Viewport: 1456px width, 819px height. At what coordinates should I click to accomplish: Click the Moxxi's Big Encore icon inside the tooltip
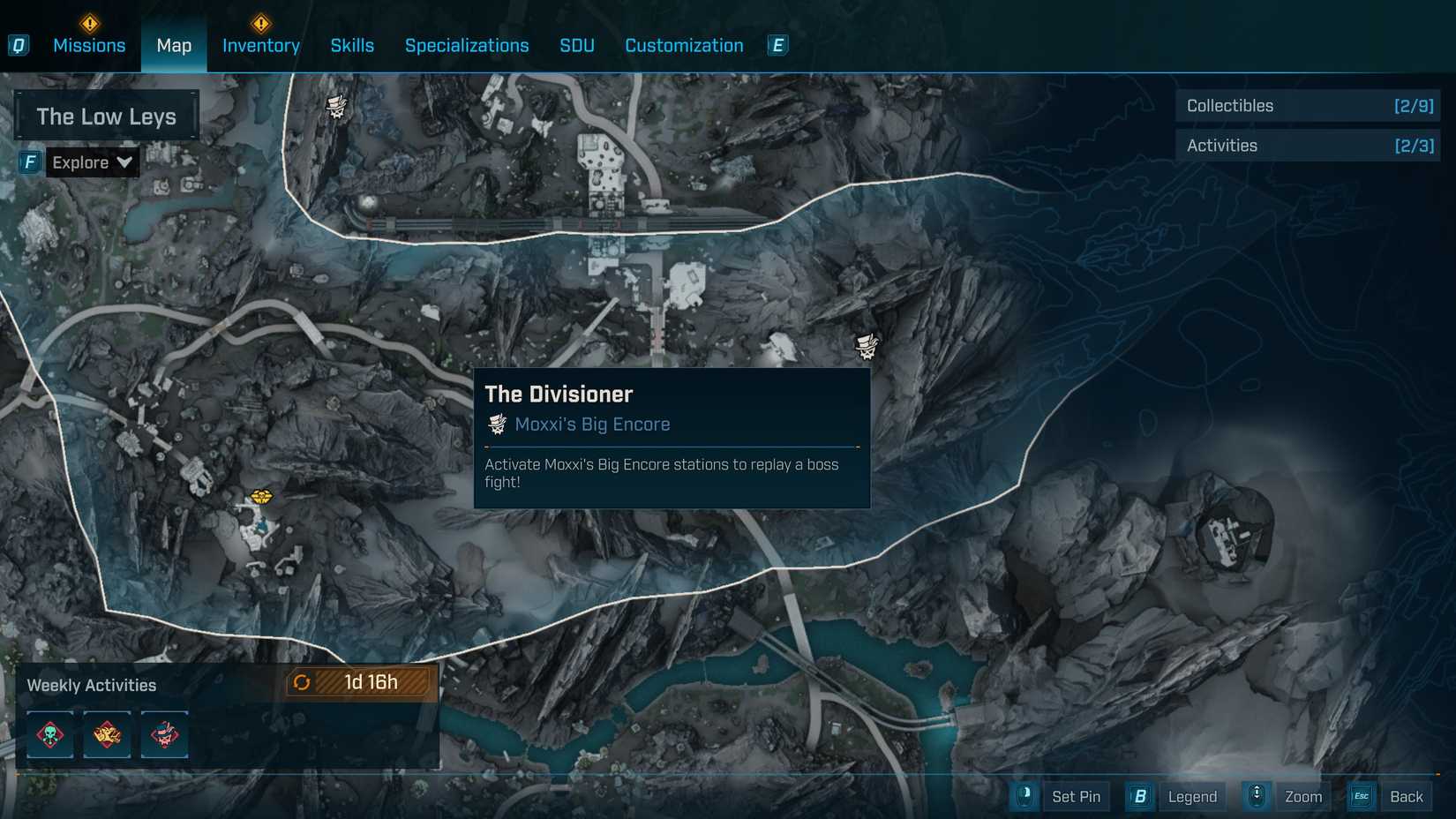coord(497,424)
